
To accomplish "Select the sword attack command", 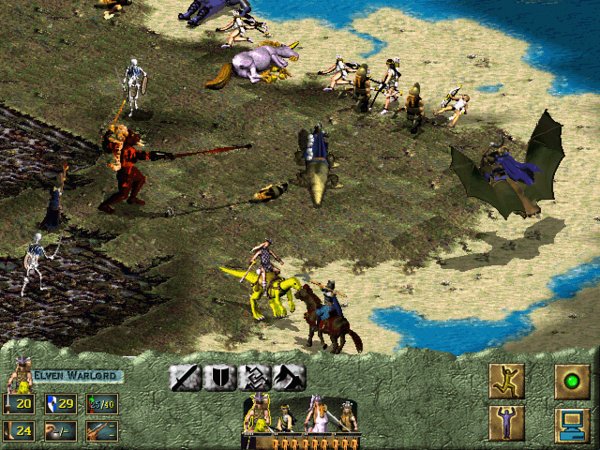I will [x=185, y=377].
